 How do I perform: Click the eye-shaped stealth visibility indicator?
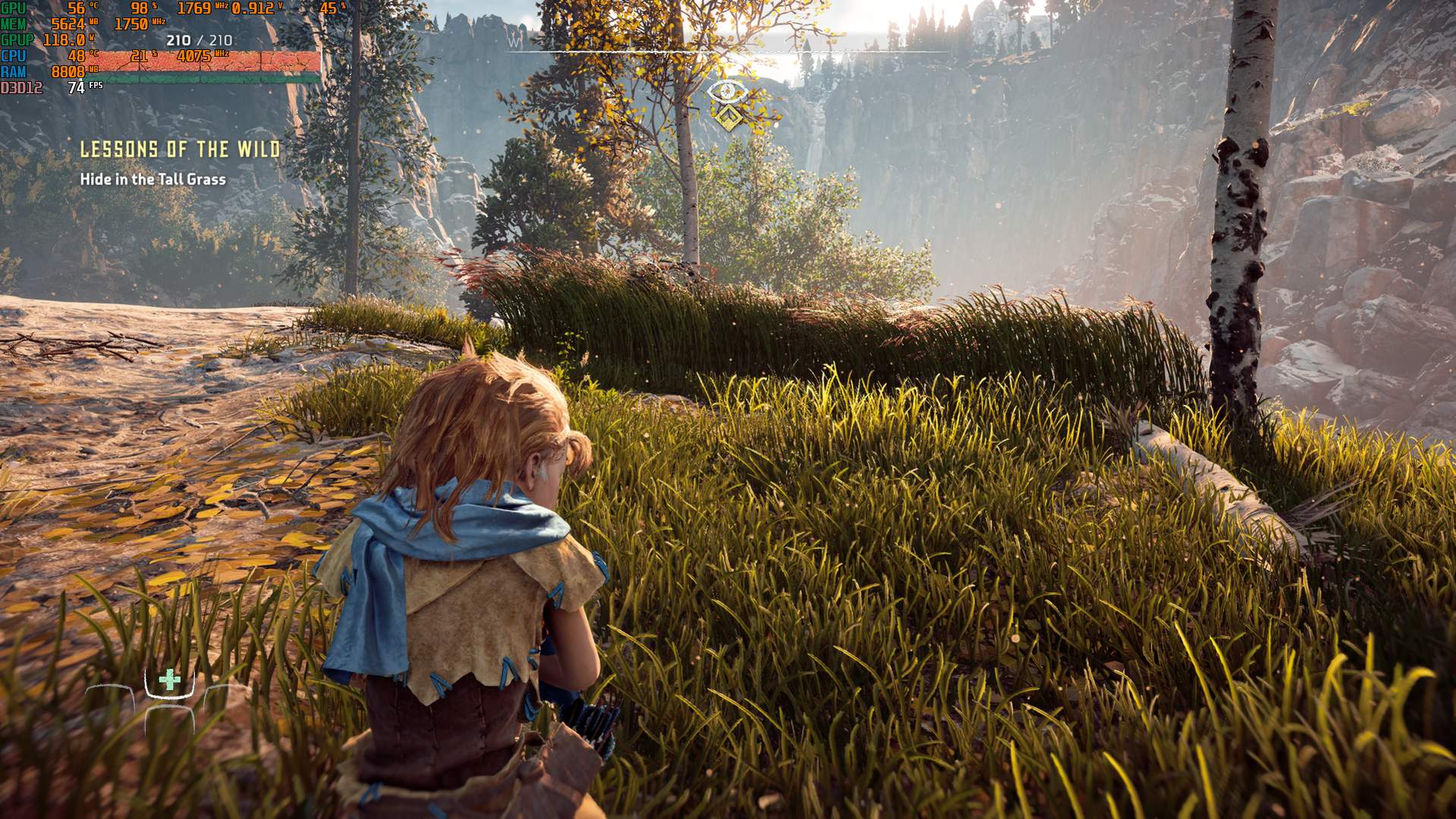pos(728,92)
